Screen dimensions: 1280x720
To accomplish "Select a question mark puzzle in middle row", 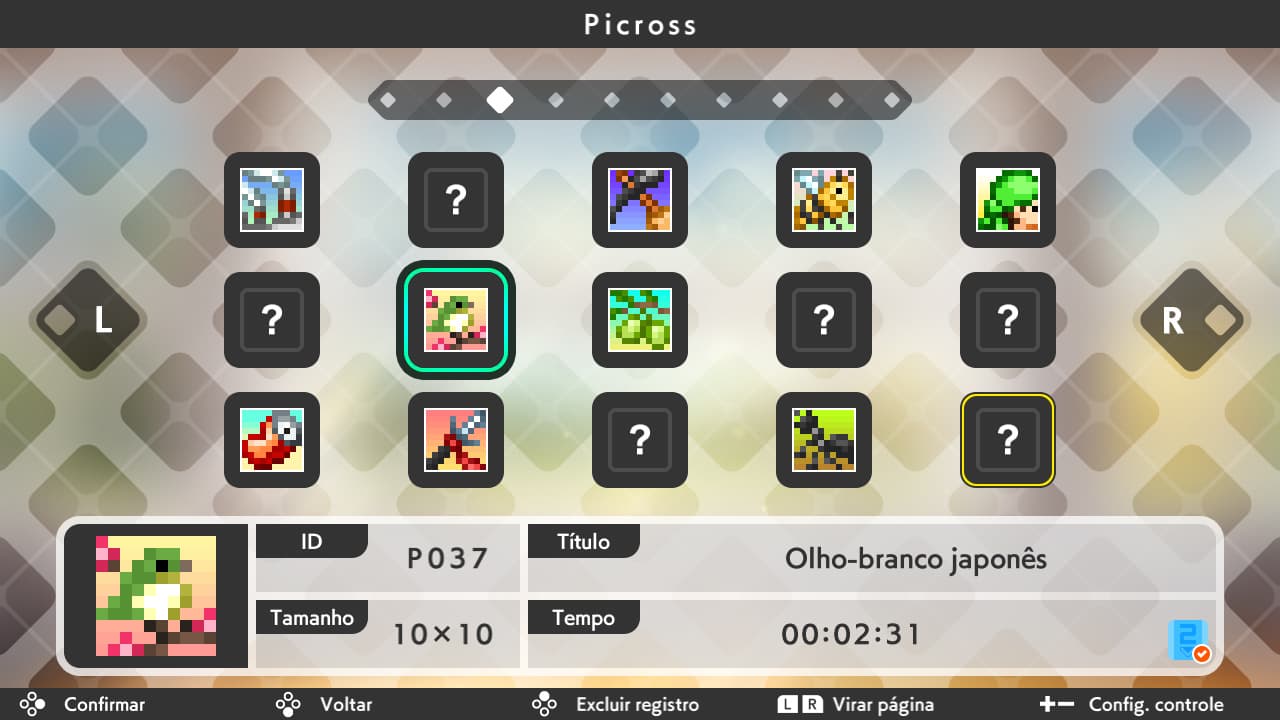I will (272, 320).
